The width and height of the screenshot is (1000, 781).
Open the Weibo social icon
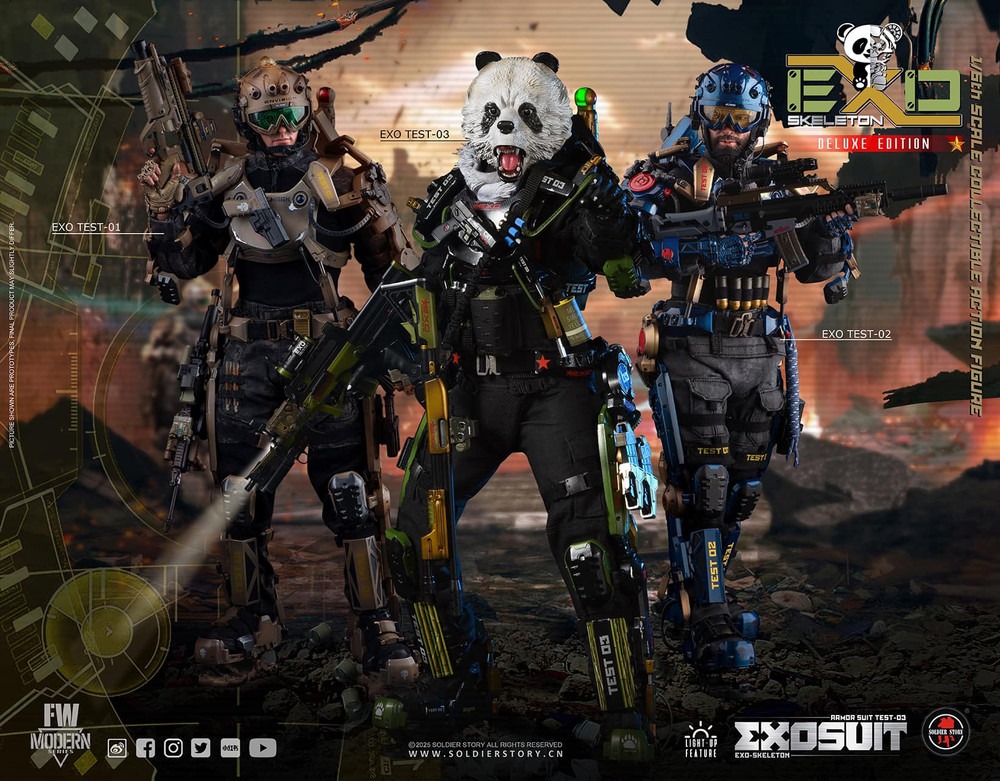pyautogui.click(x=117, y=747)
